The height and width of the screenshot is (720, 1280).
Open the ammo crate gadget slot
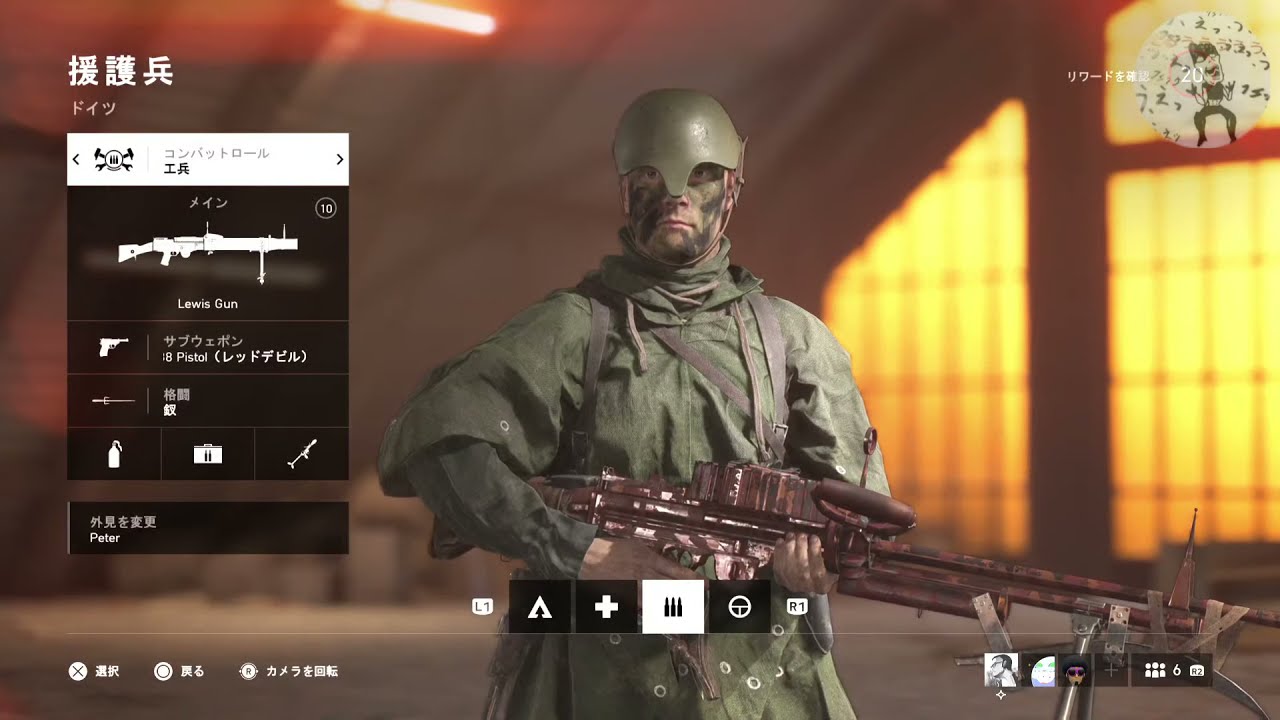click(x=208, y=455)
